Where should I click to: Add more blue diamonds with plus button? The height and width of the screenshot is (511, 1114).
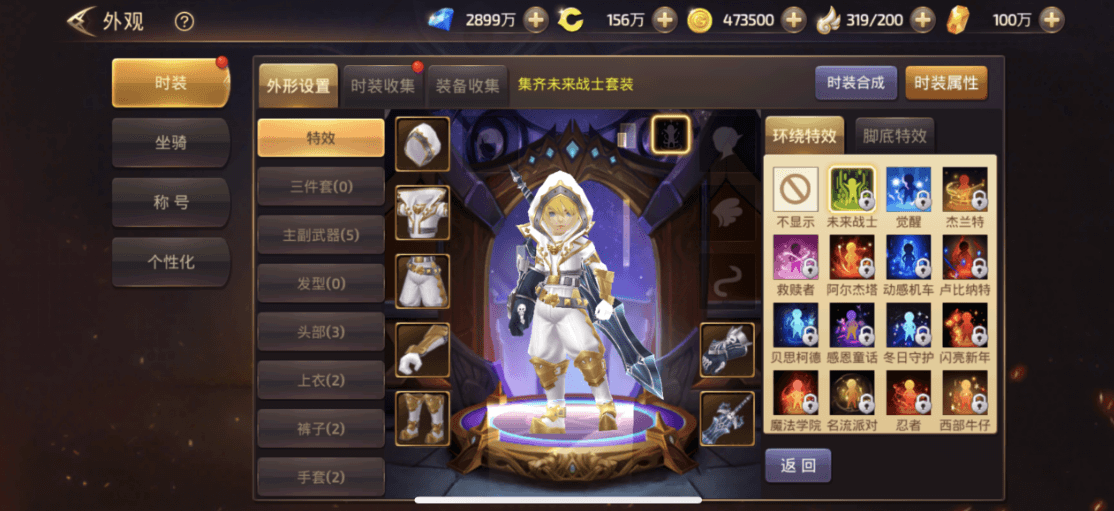535,19
